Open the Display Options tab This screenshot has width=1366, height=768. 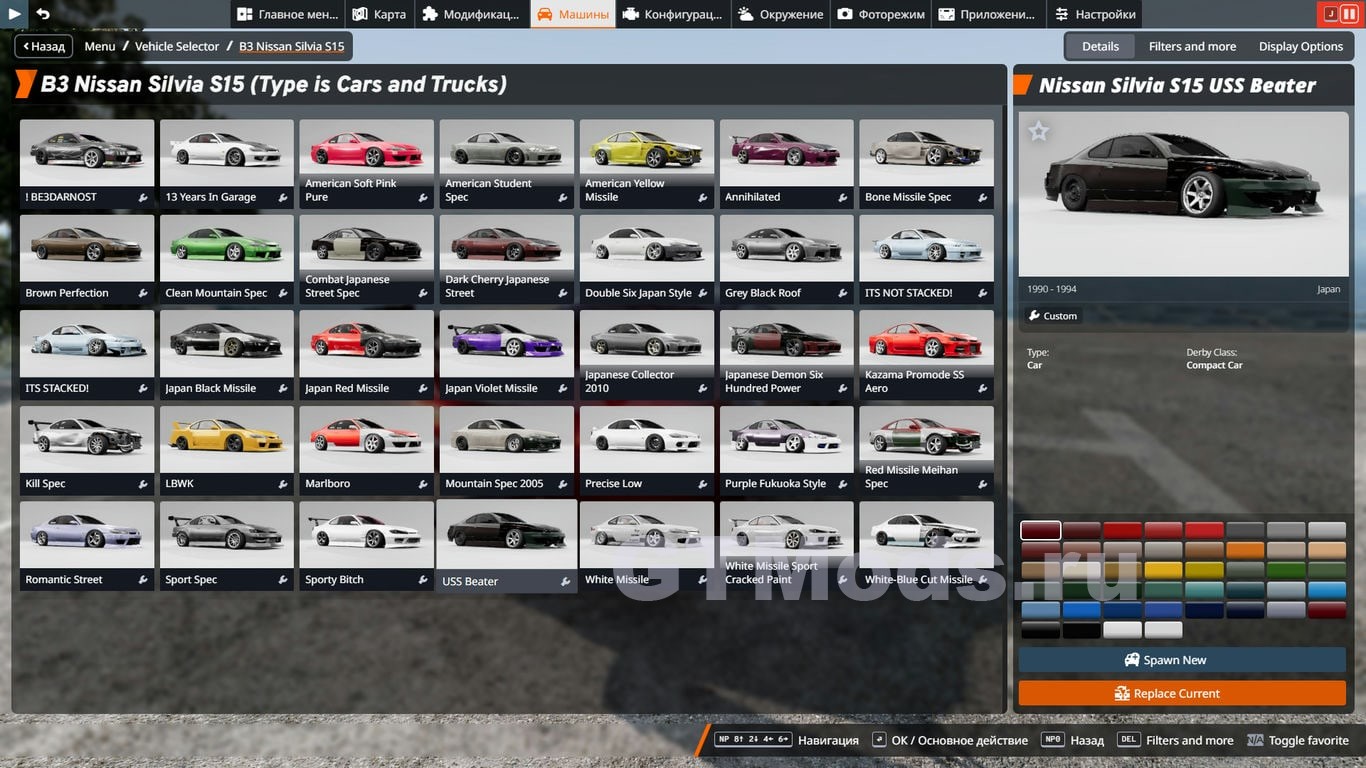pyautogui.click(x=1300, y=46)
